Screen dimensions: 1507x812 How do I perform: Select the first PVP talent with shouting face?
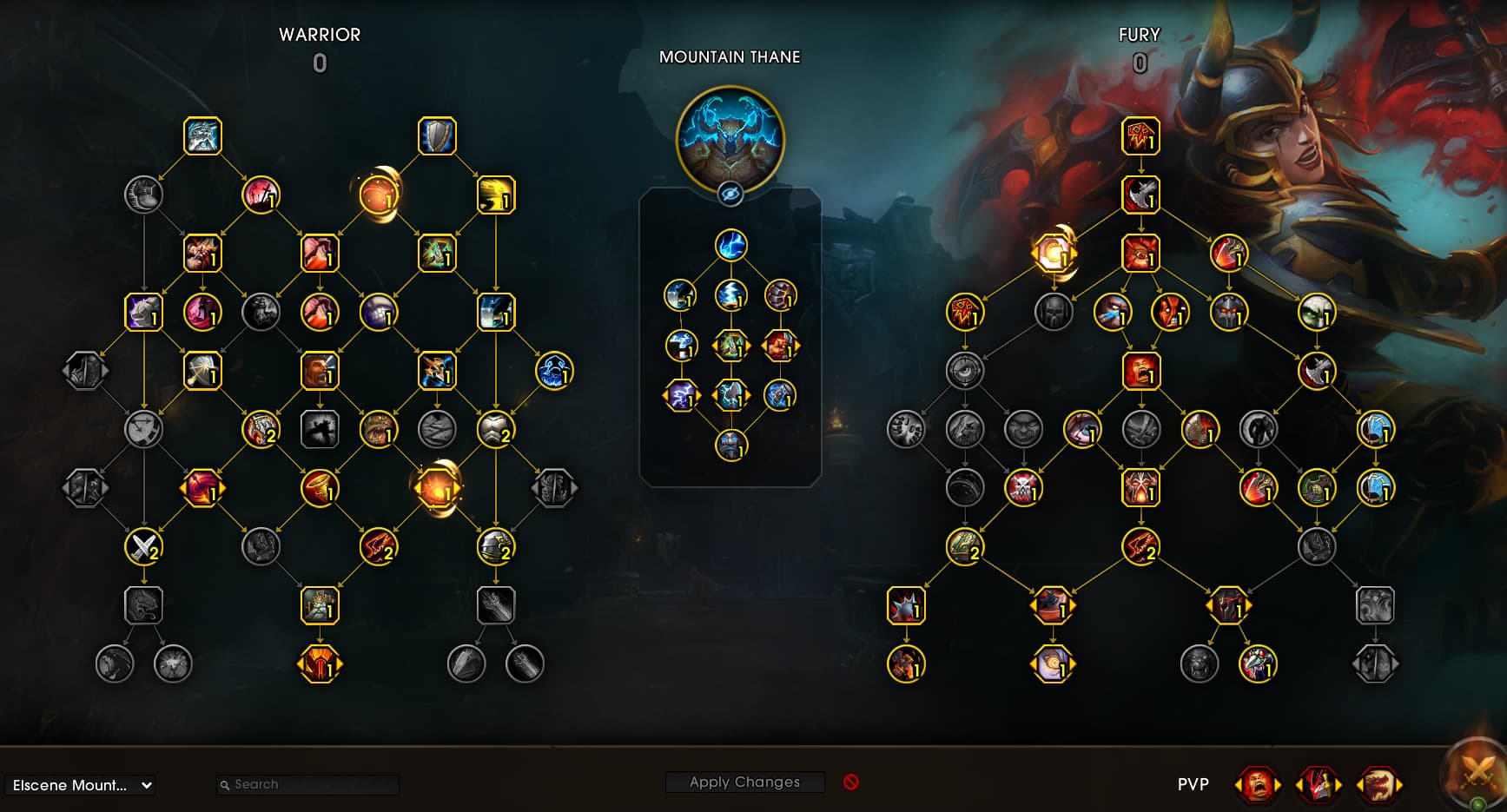point(1257,785)
